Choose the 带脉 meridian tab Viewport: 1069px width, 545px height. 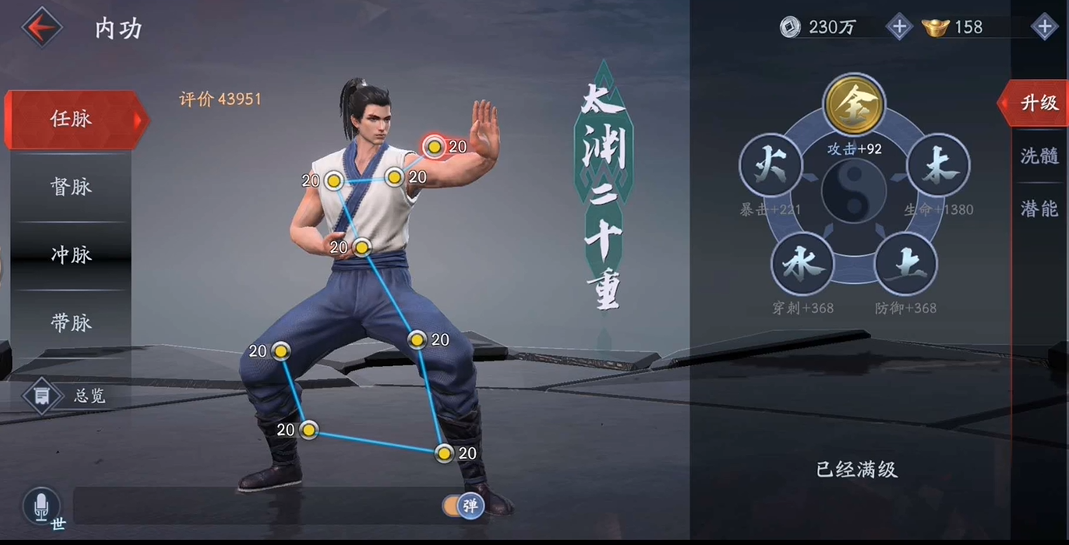coord(71,323)
